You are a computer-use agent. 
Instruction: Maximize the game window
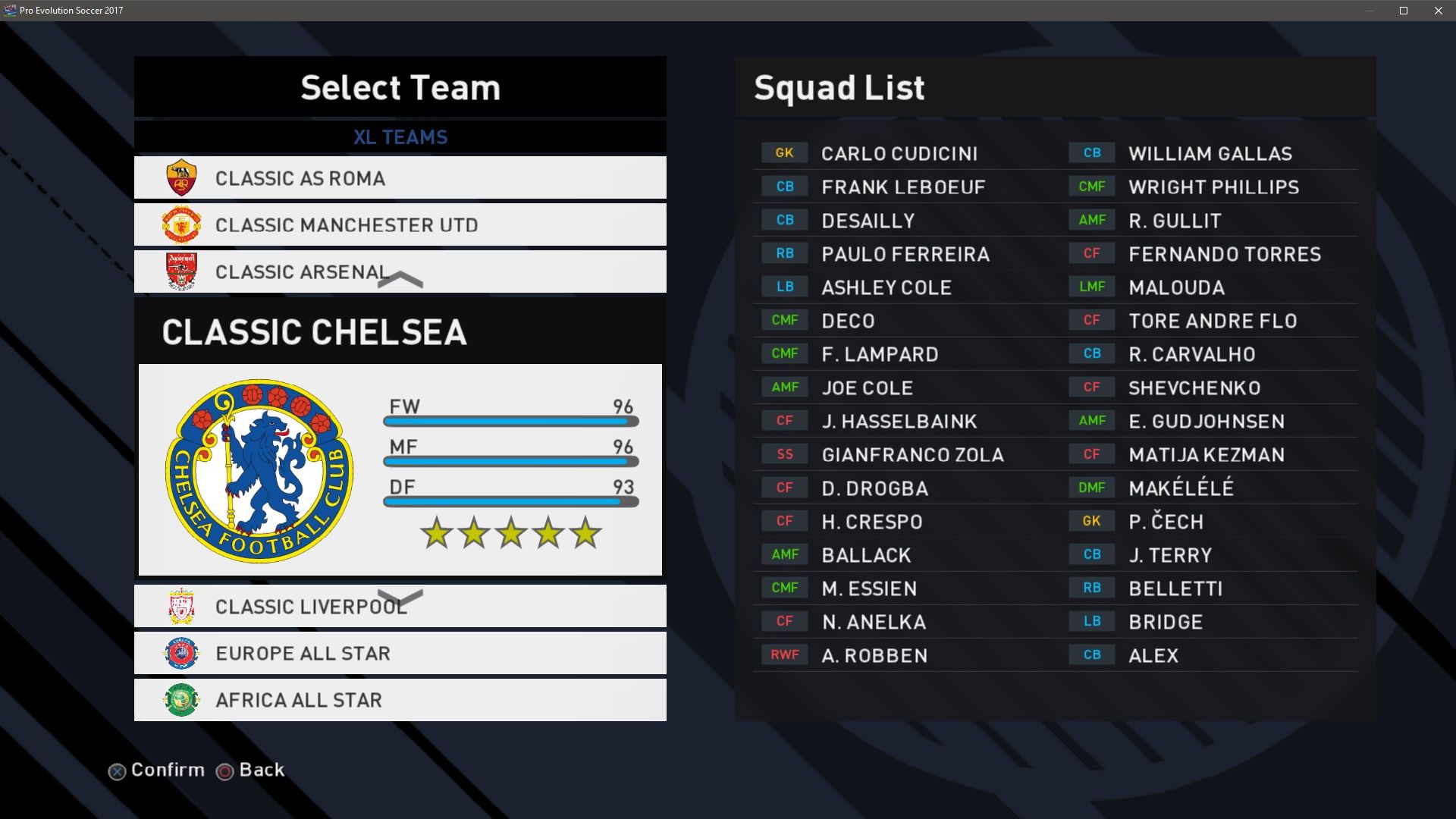[1404, 11]
